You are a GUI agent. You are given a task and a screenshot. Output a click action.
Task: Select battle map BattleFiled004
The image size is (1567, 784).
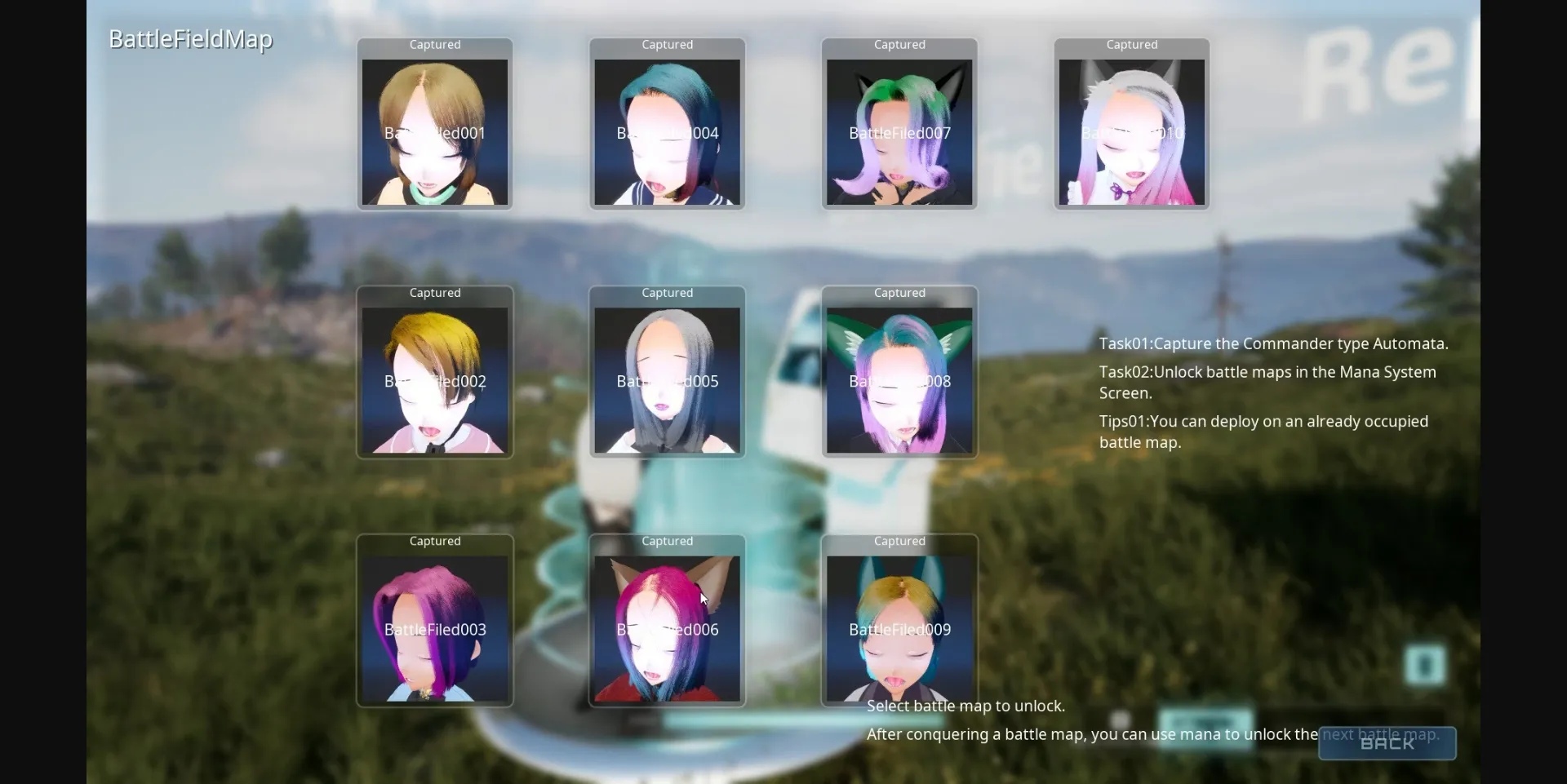(667, 132)
